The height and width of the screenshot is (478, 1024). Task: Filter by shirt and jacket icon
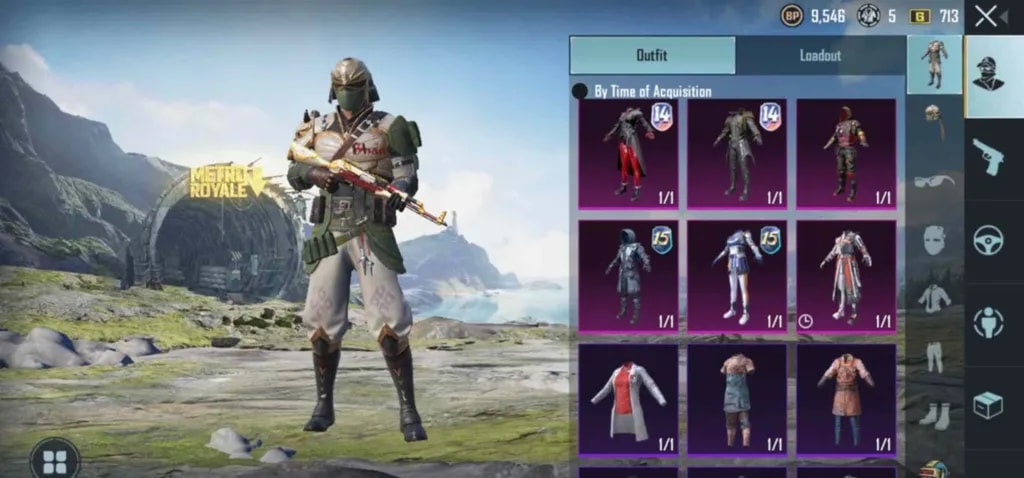coord(934,298)
